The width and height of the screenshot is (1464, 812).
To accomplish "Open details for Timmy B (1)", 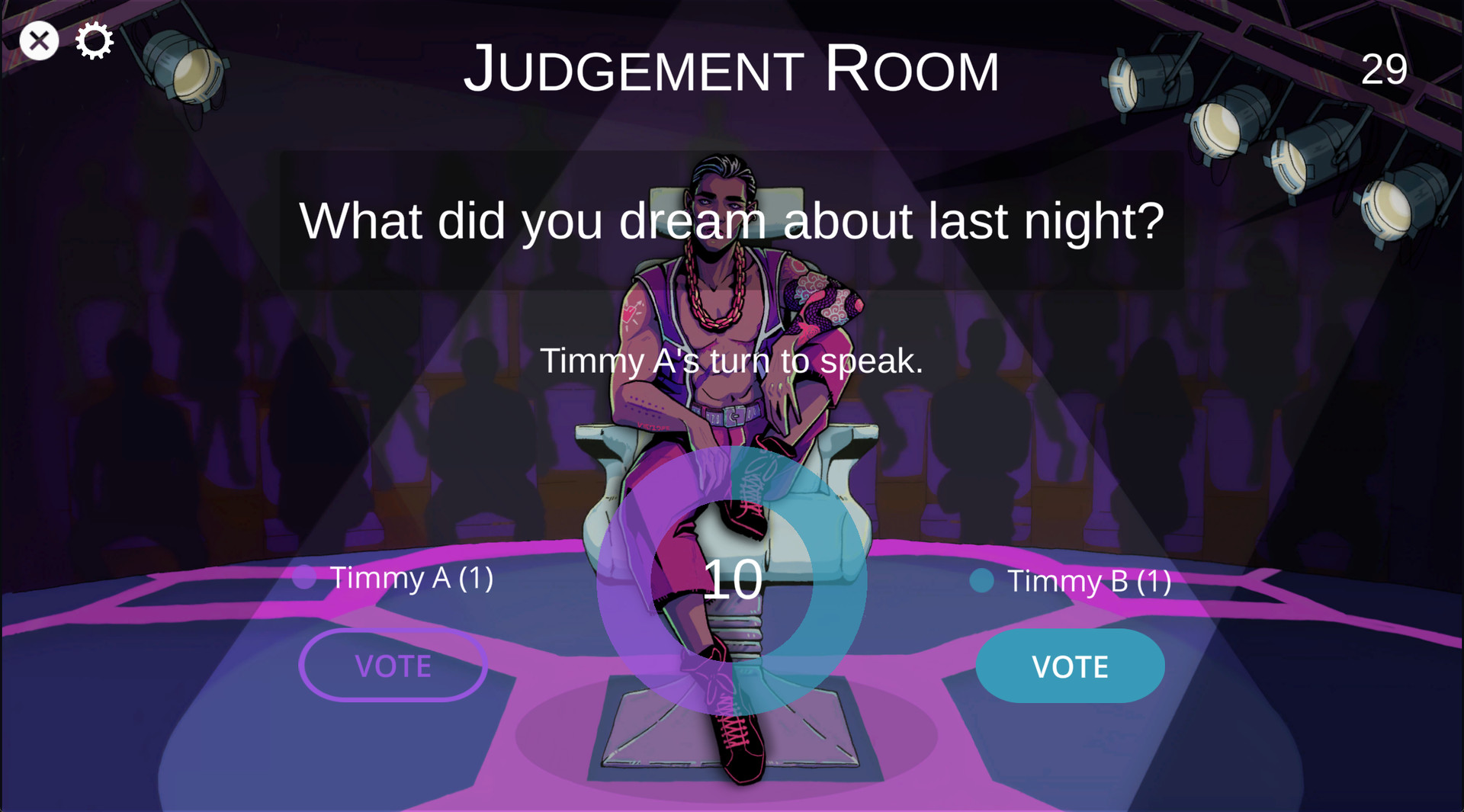I will pyautogui.click(x=1090, y=581).
